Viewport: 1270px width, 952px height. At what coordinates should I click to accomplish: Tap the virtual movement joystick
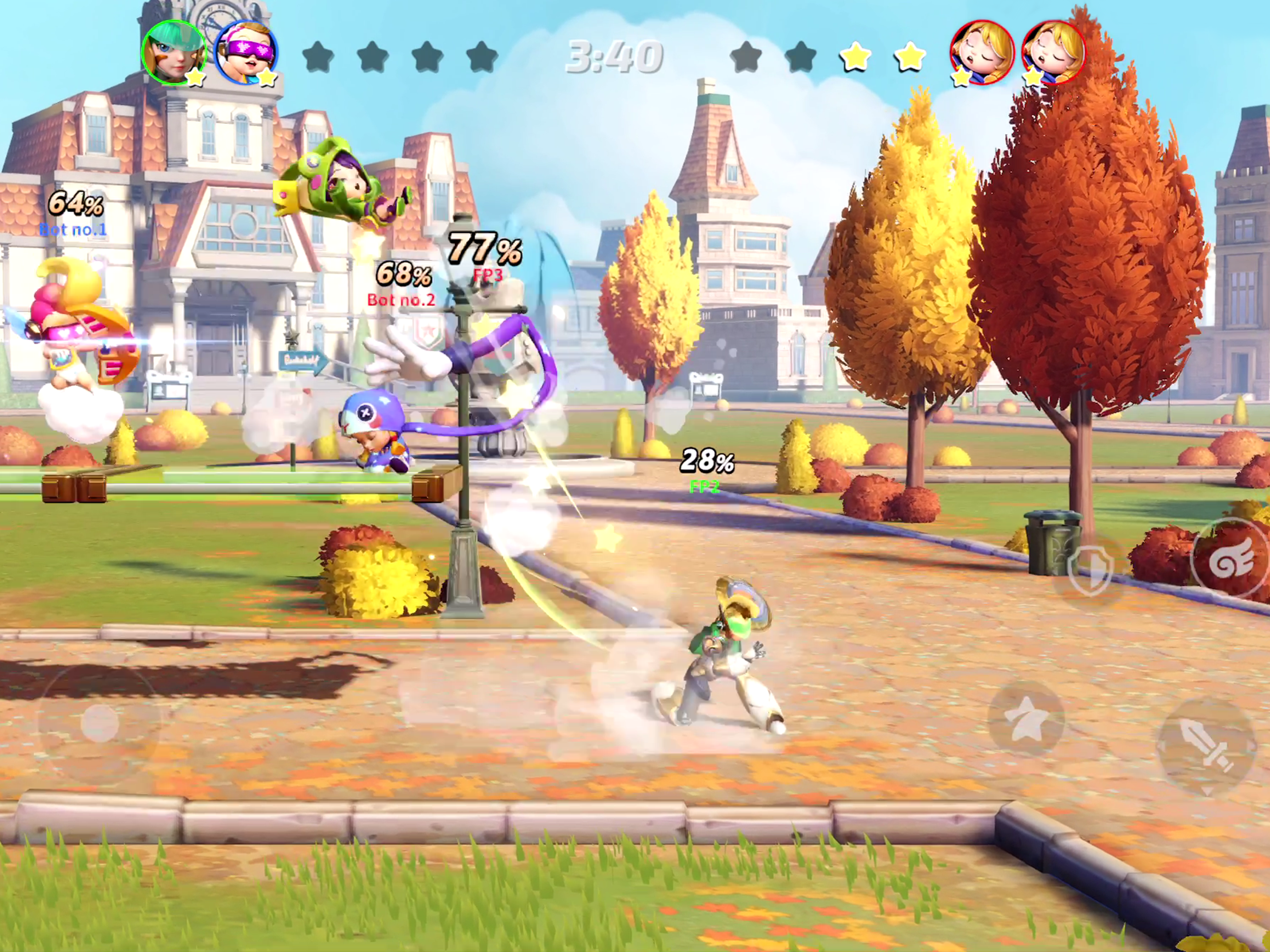pyautogui.click(x=99, y=722)
